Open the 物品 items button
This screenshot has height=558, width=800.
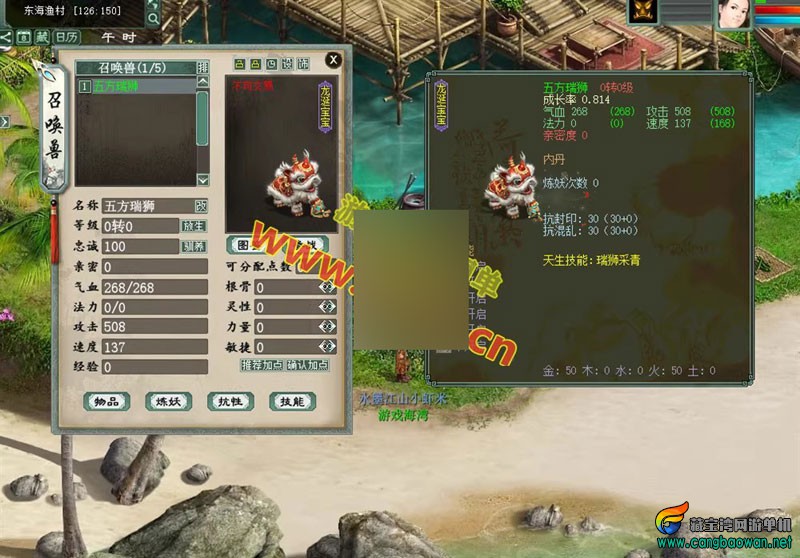point(106,401)
